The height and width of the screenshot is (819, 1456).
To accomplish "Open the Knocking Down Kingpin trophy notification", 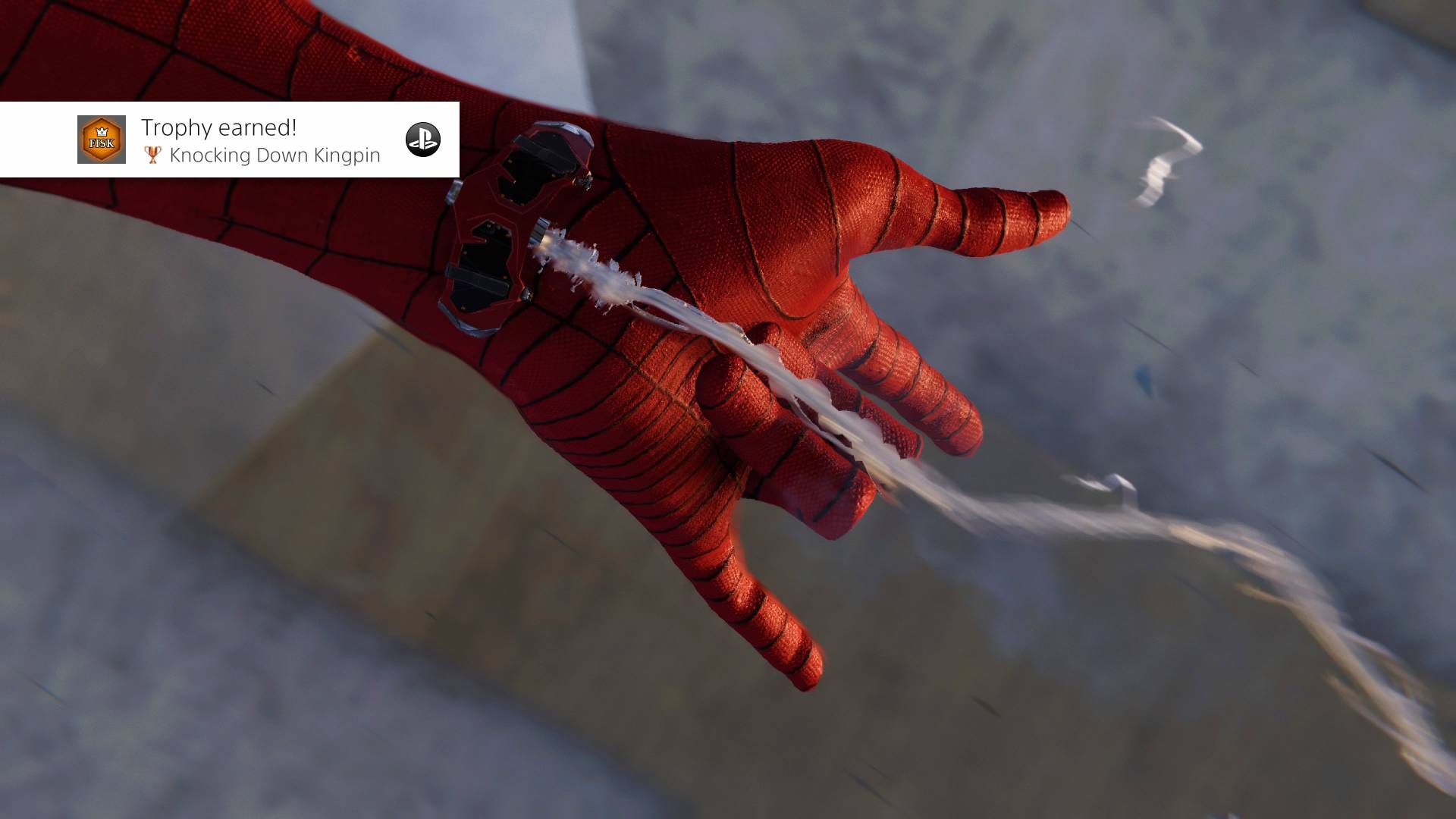I will point(260,141).
